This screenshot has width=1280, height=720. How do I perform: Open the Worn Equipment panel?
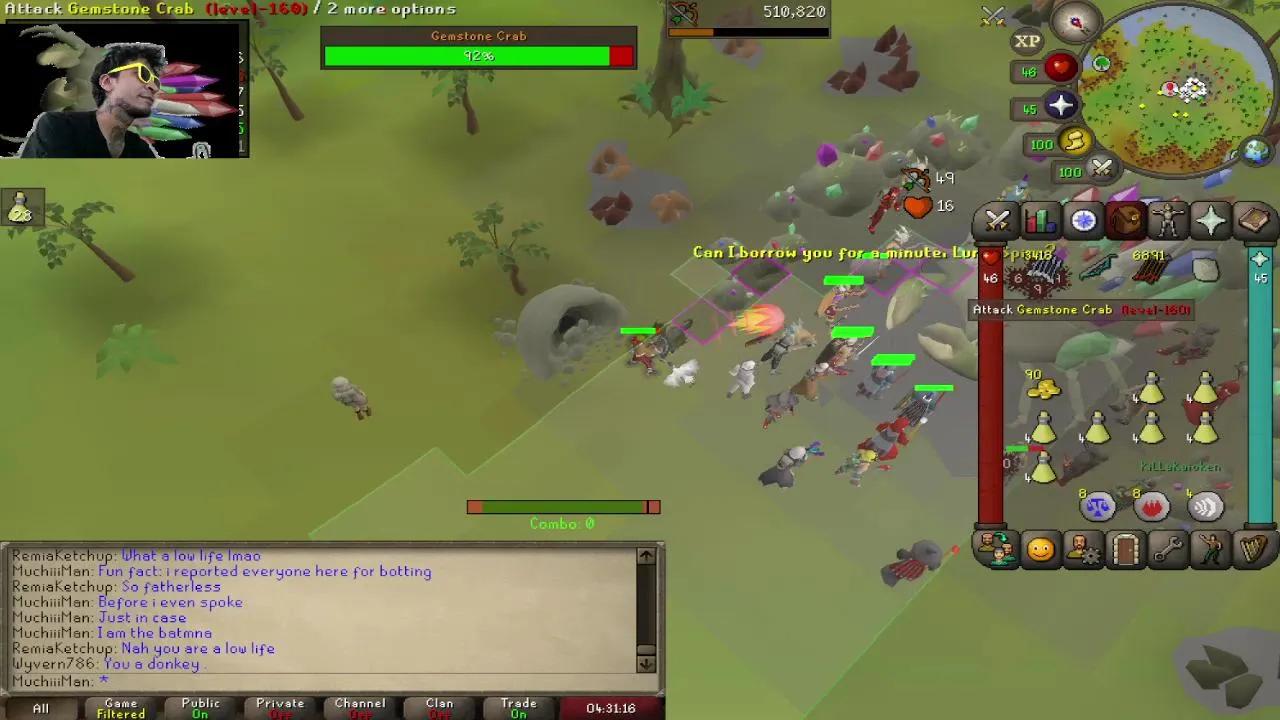[1170, 220]
